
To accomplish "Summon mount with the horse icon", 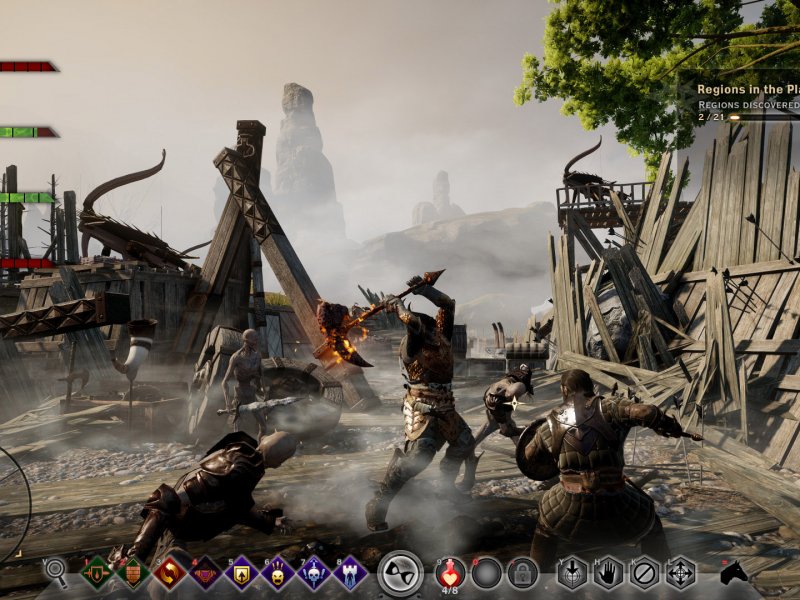I will click(x=734, y=573).
